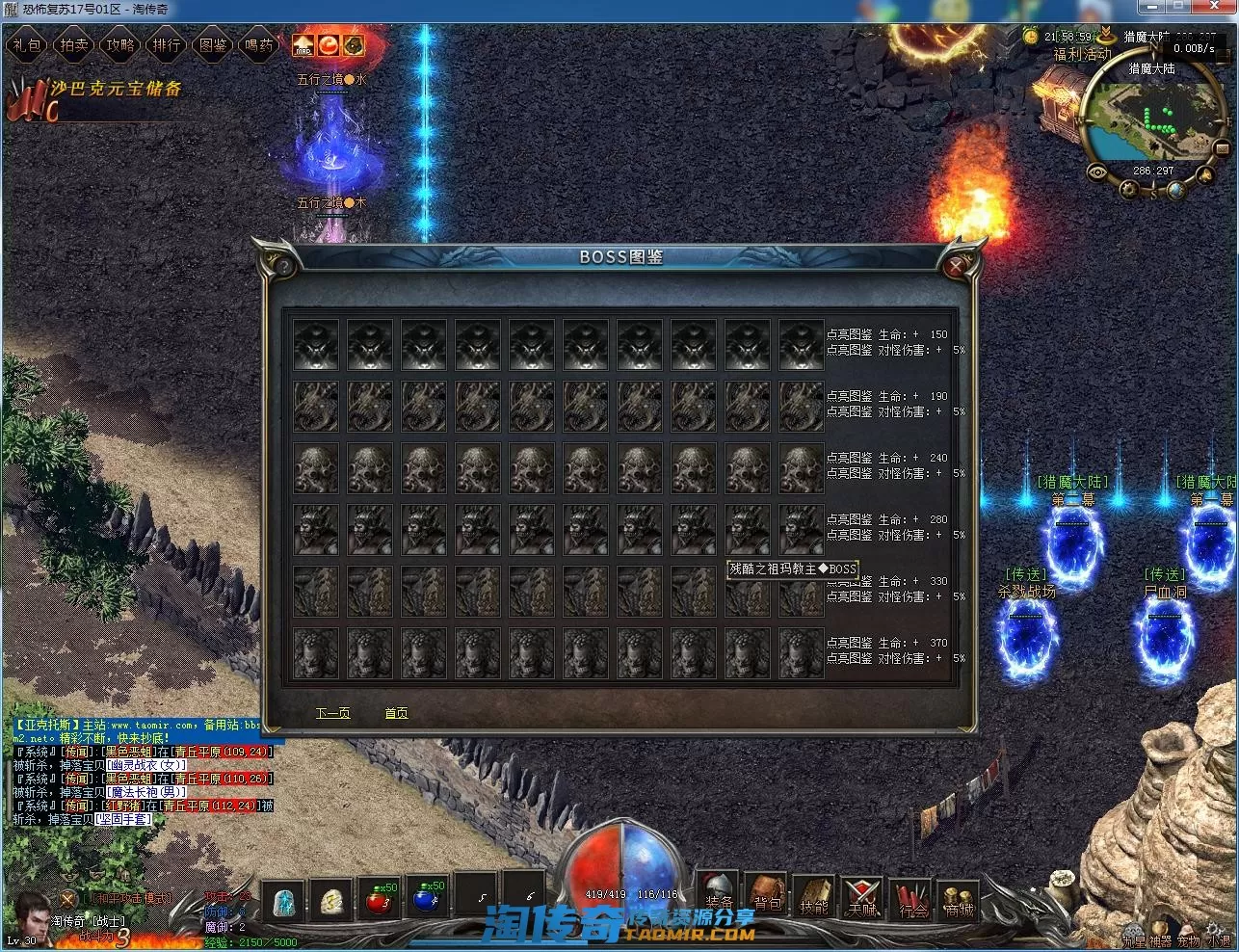Return to 首页 of the BOSS codex

pyautogui.click(x=396, y=713)
